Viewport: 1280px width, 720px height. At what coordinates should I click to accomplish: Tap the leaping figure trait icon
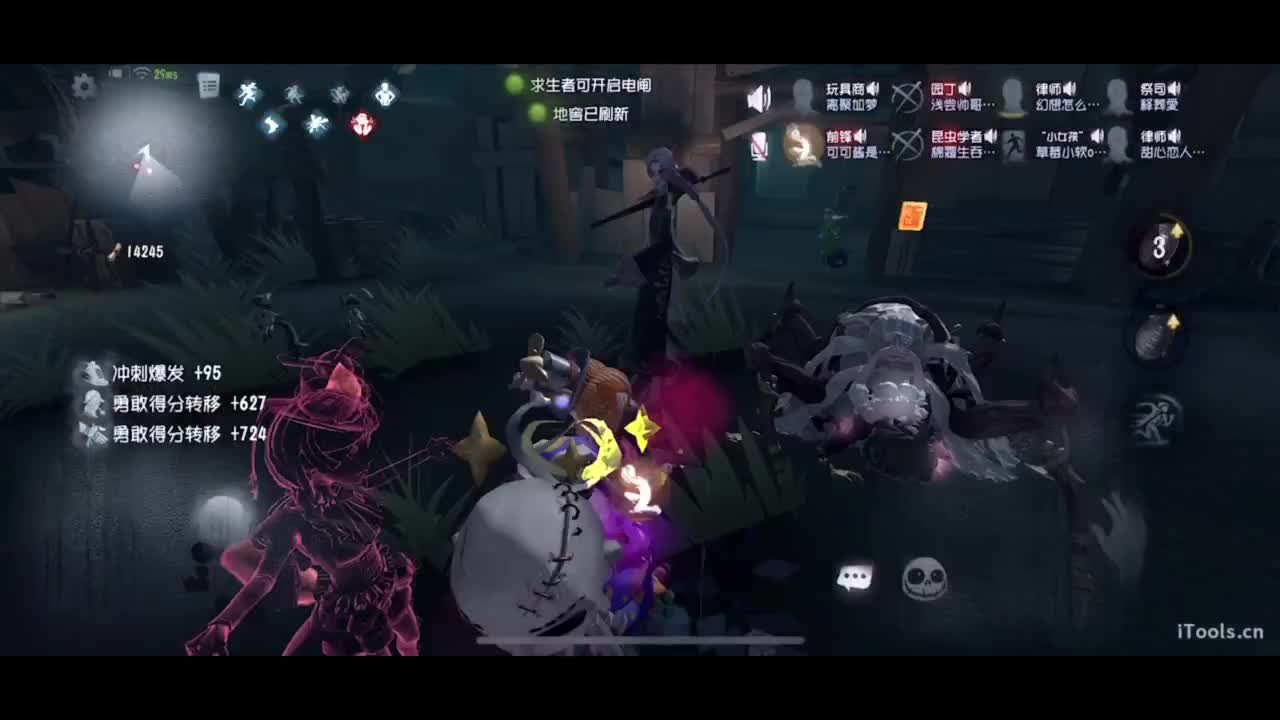click(271, 125)
